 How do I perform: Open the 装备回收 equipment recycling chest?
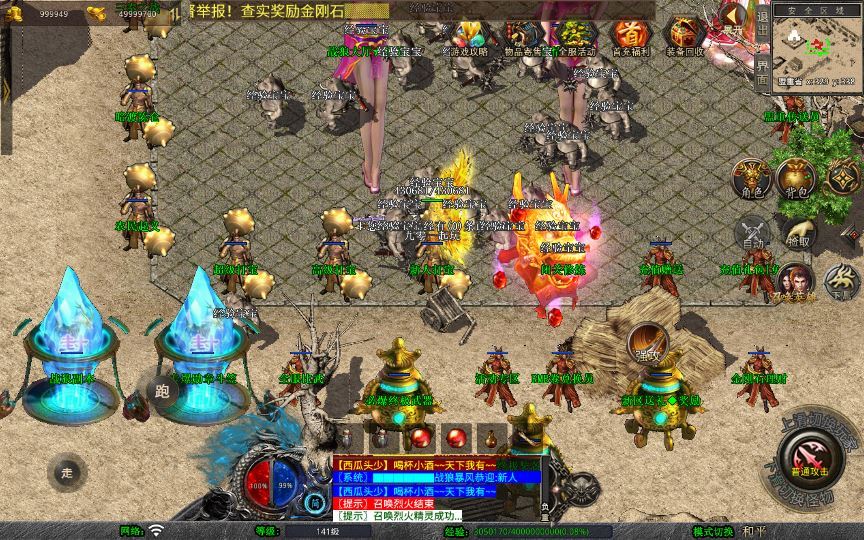(x=686, y=36)
